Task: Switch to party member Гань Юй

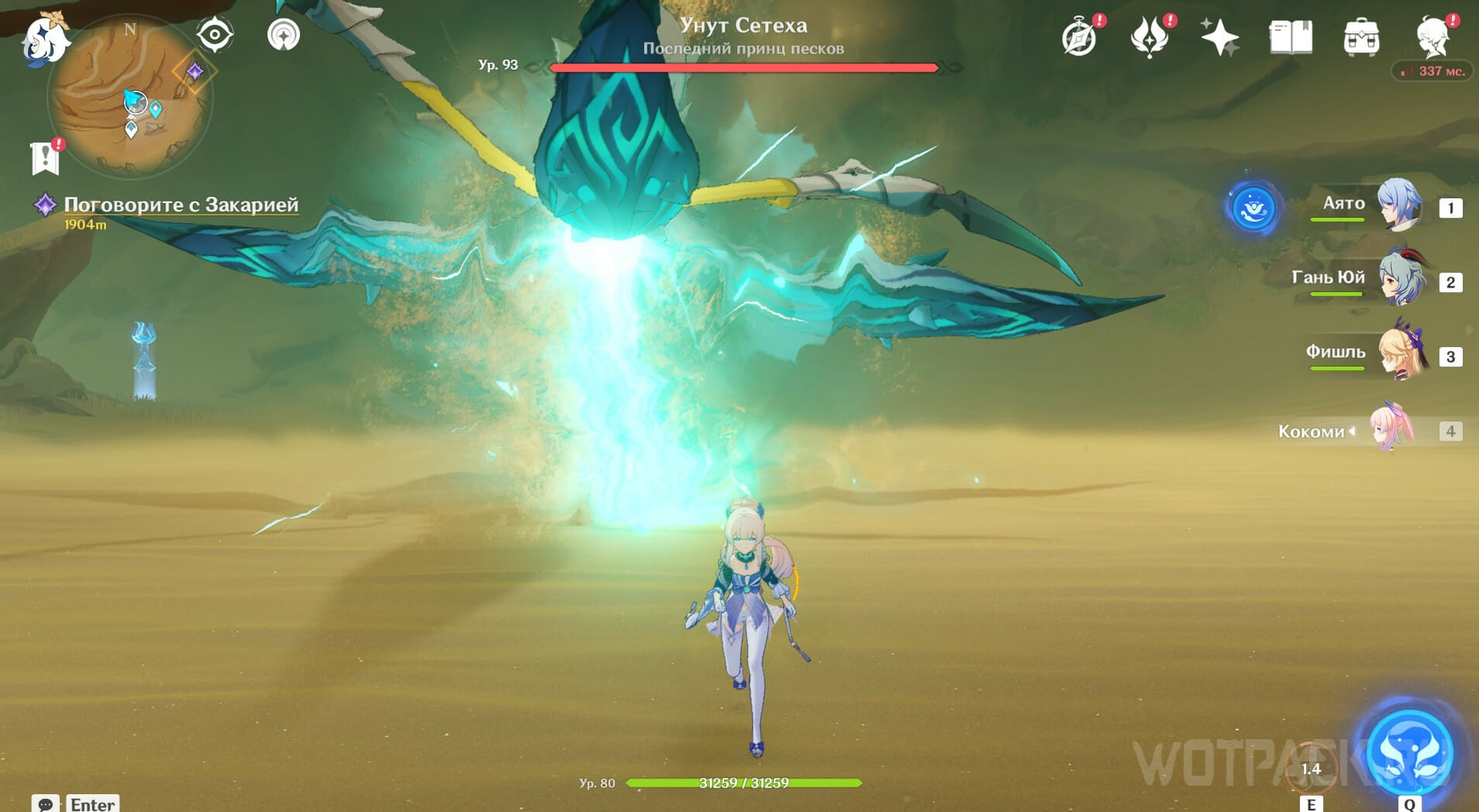Action: point(1400,279)
